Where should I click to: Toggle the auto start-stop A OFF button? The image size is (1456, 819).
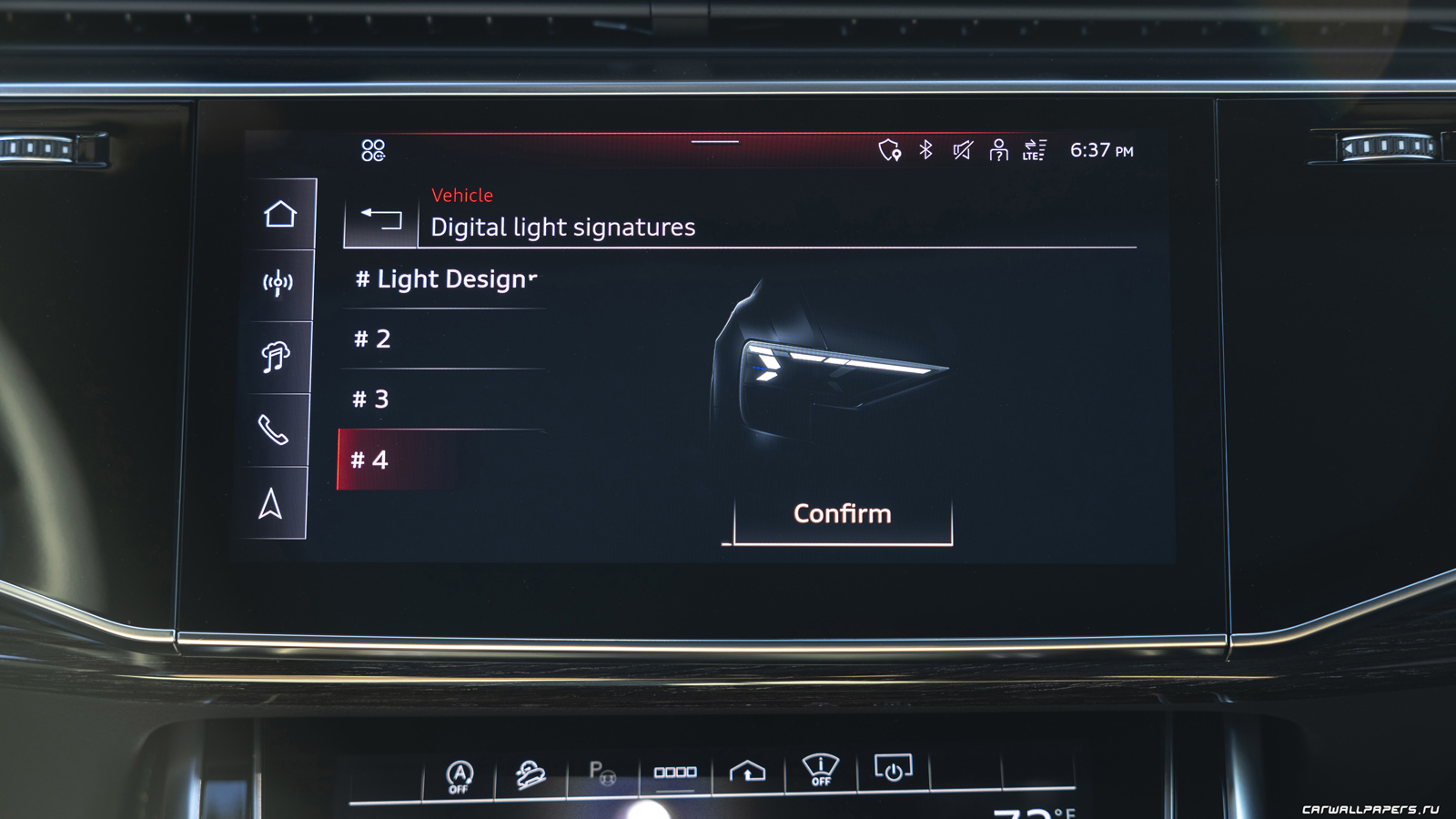click(460, 776)
